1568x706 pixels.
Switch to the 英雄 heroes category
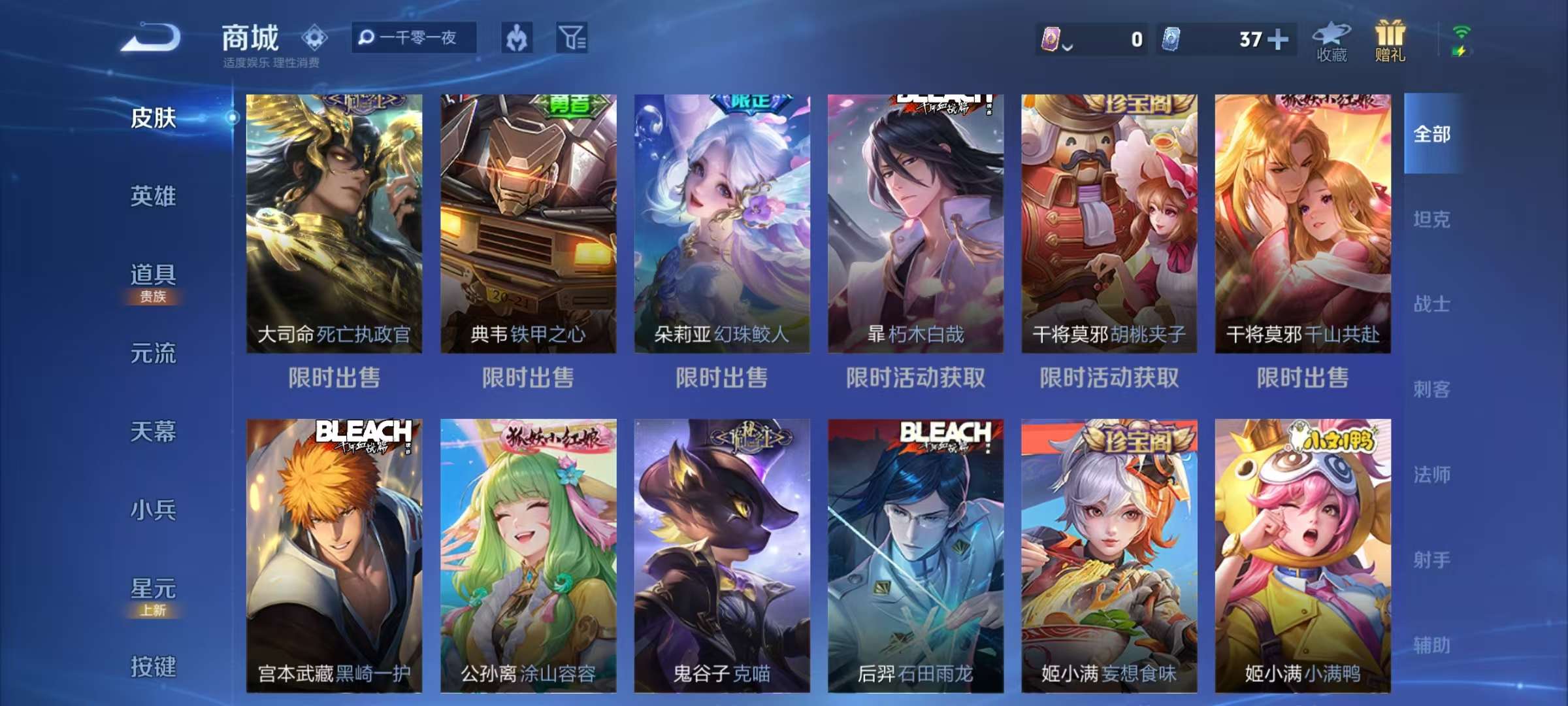click(153, 196)
